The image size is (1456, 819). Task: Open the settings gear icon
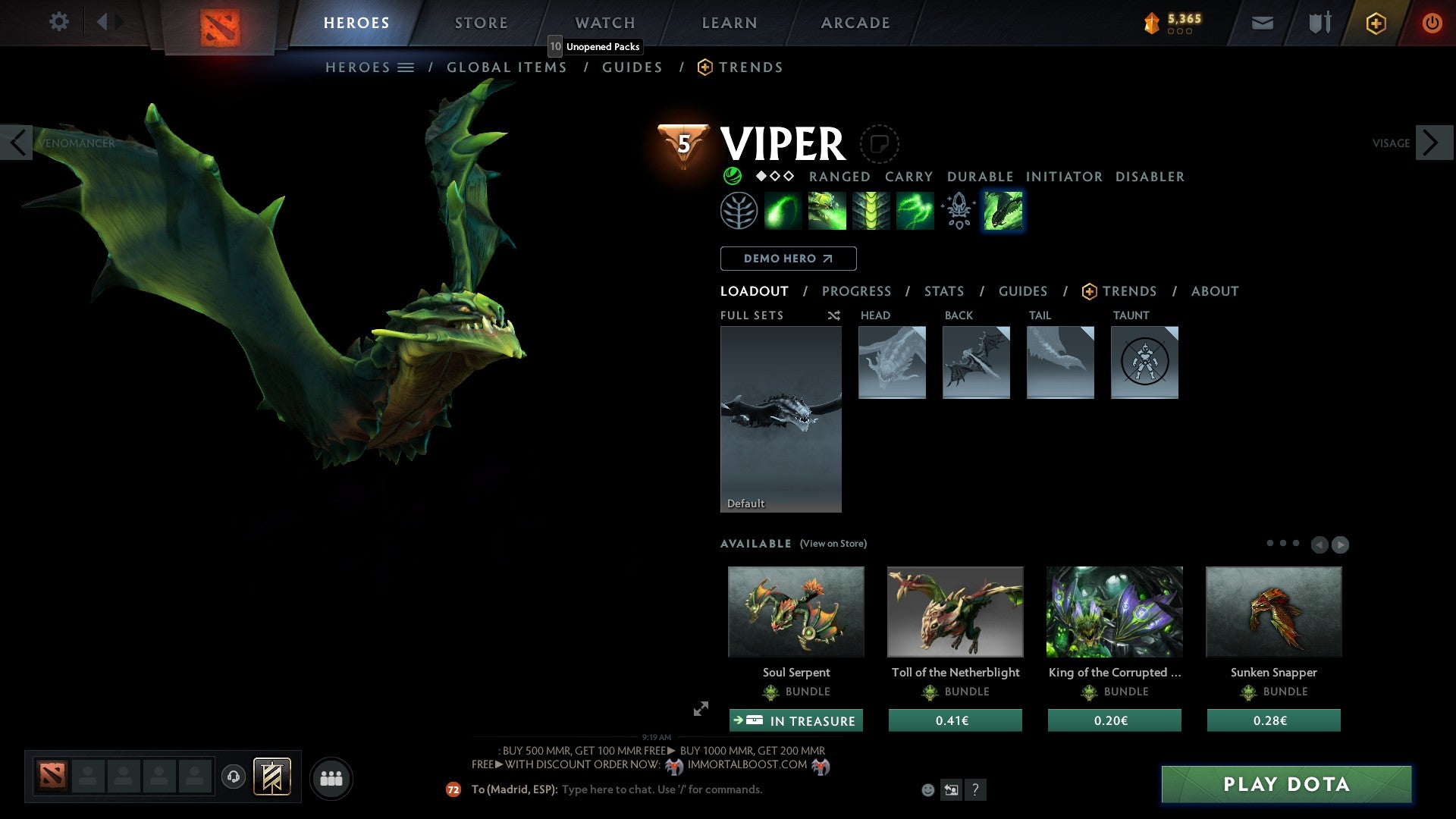coord(59,22)
